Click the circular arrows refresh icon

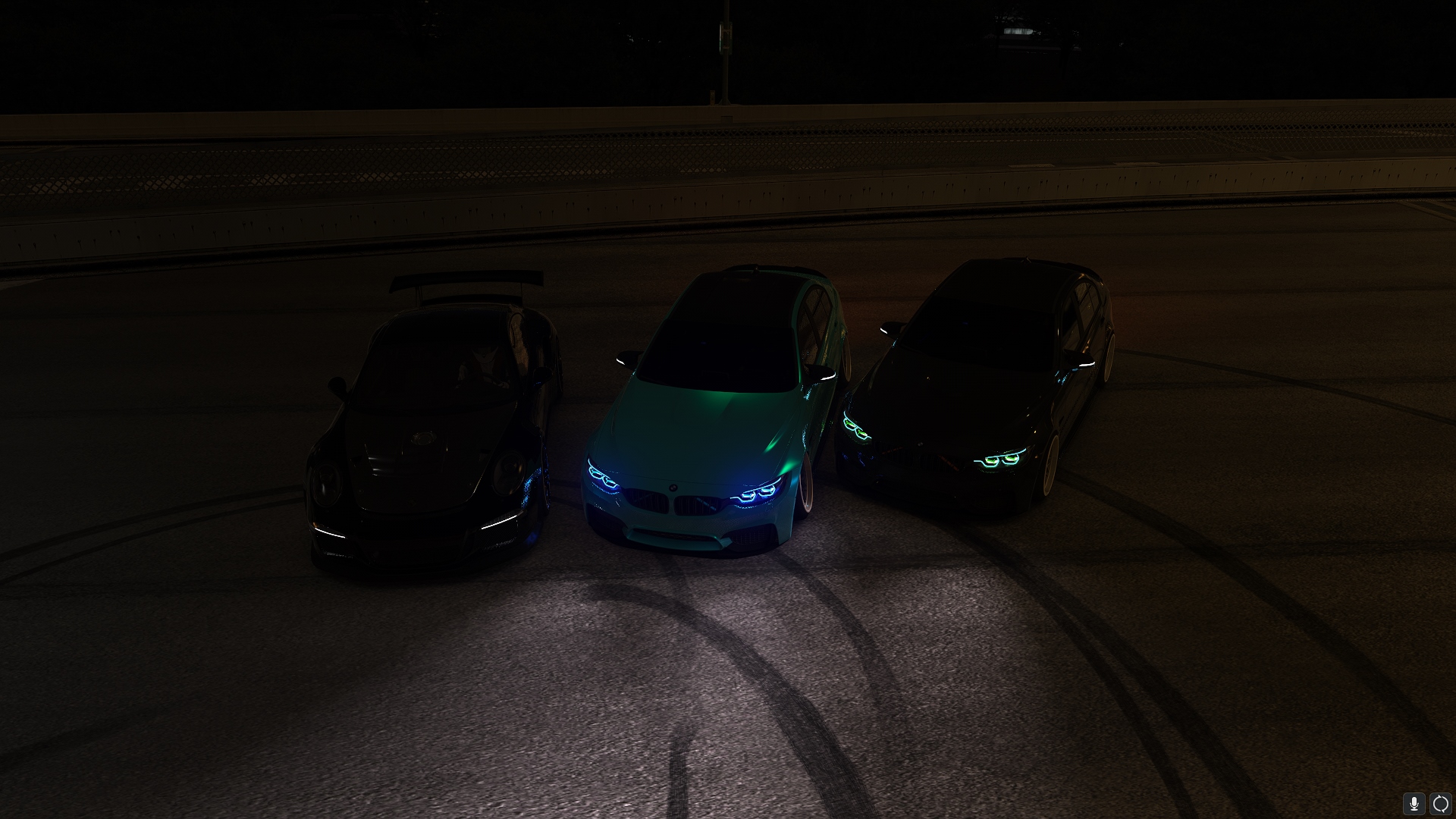[1439, 803]
